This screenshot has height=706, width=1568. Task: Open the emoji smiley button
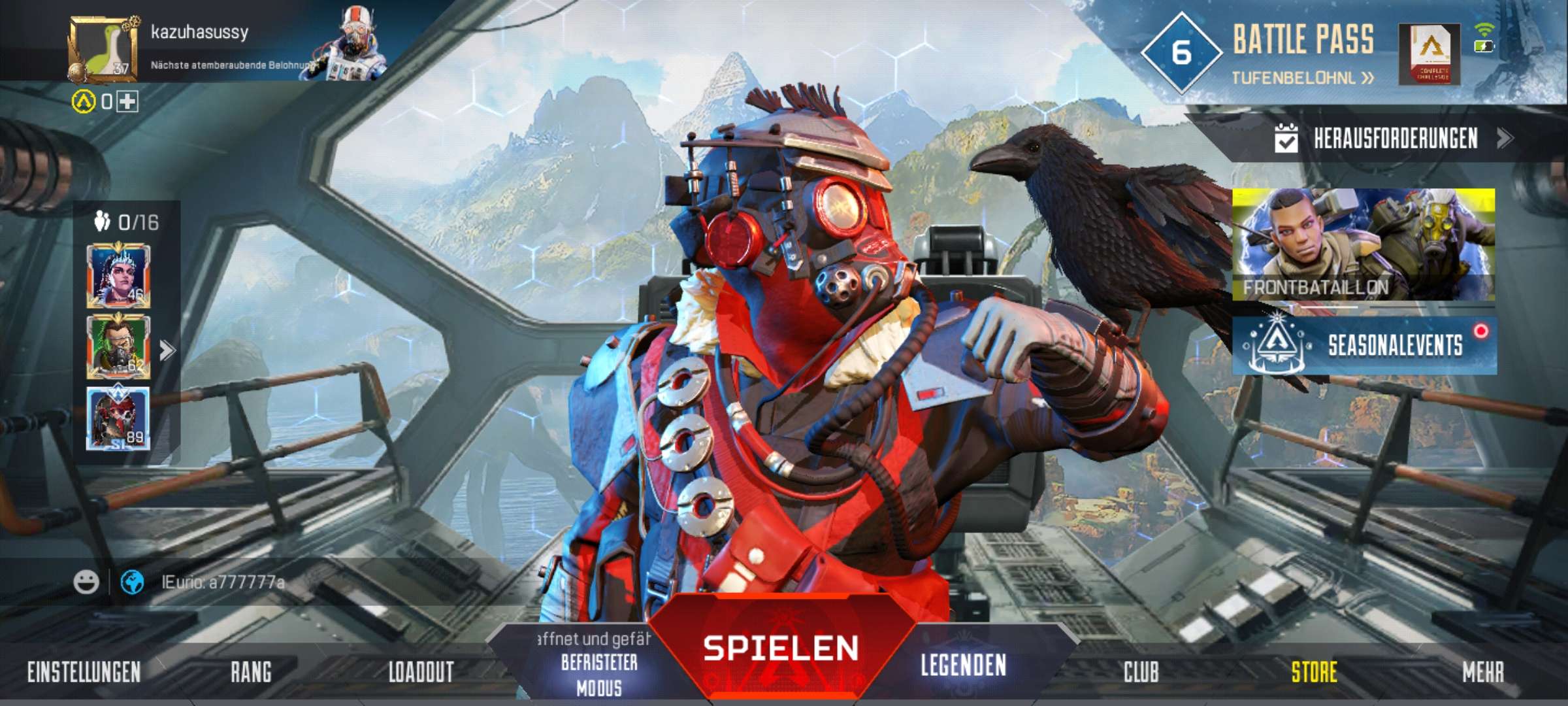[x=86, y=582]
